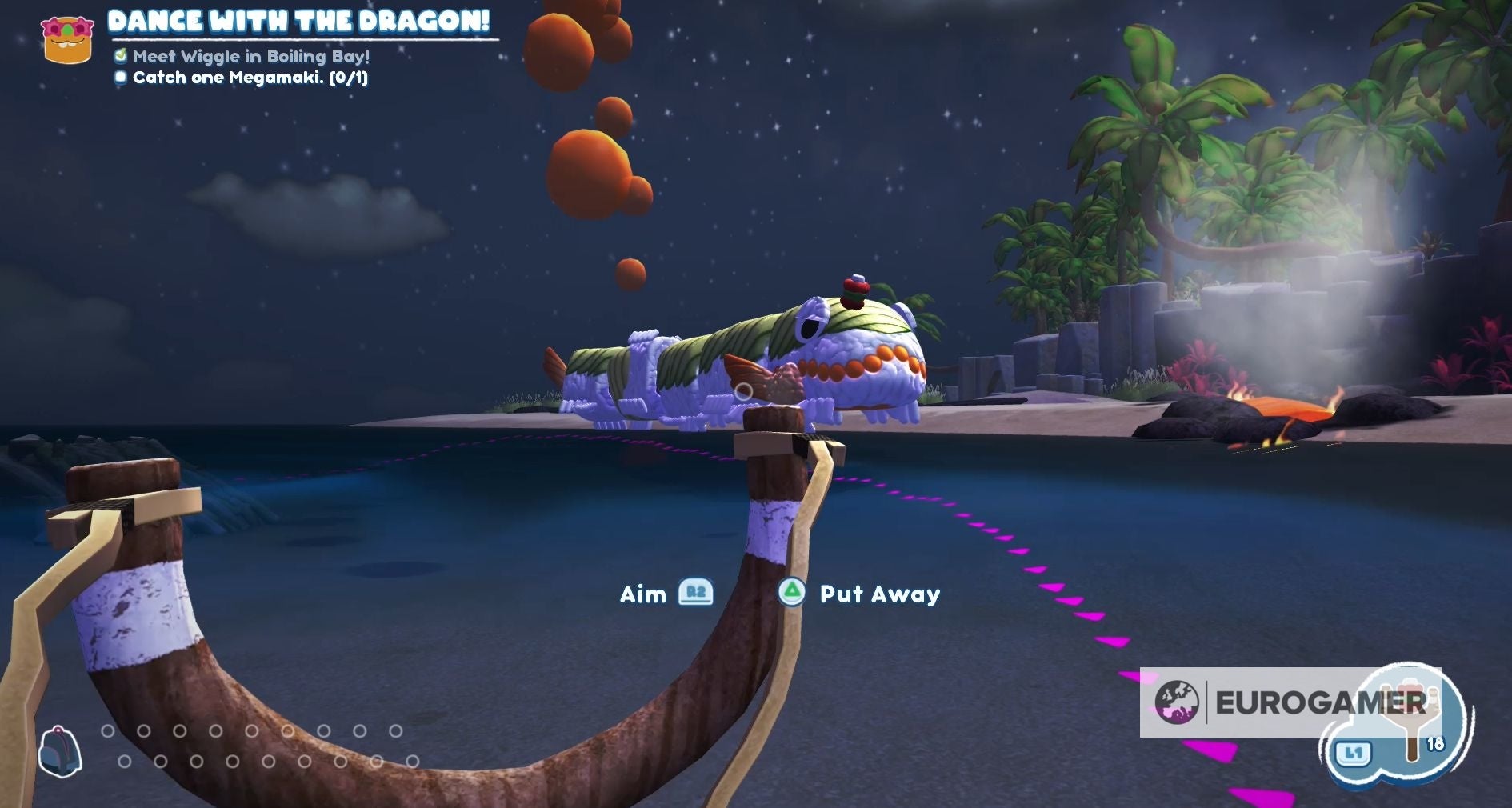1512x808 pixels.
Task: Open the backpack inventory icon
Action: [x=60, y=752]
